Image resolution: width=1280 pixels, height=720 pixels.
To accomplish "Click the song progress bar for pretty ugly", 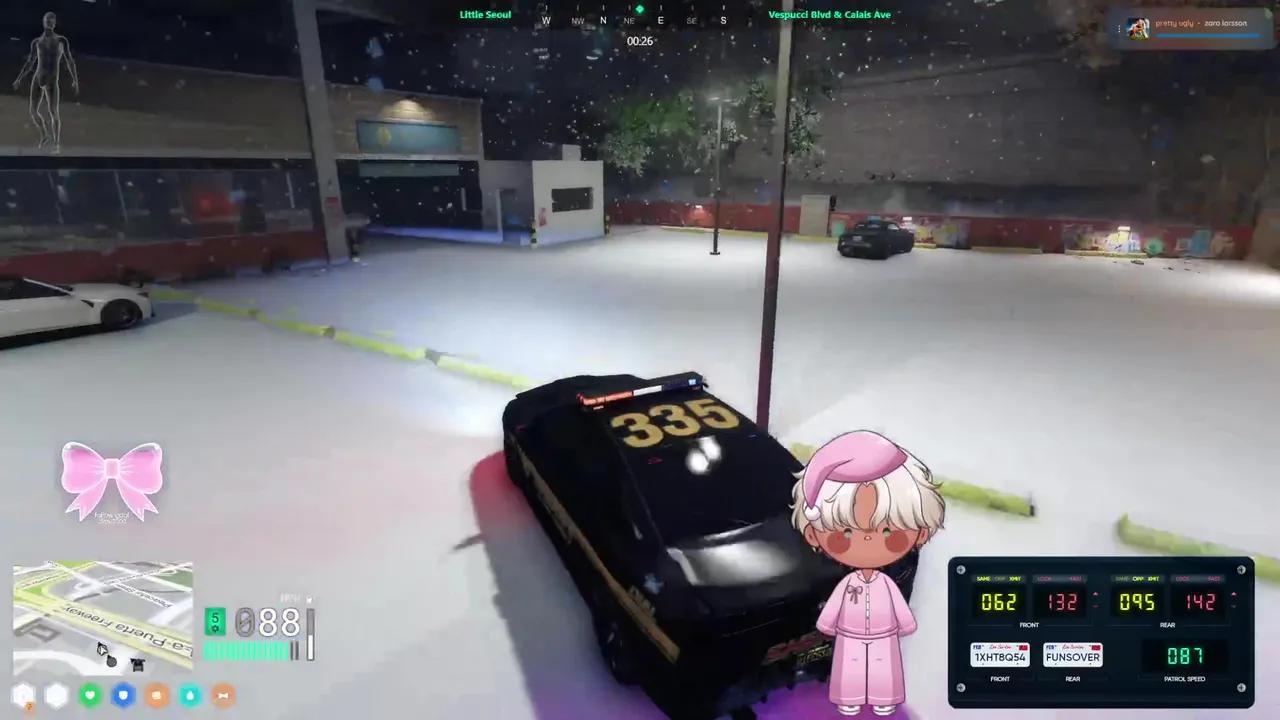I will (1207, 37).
